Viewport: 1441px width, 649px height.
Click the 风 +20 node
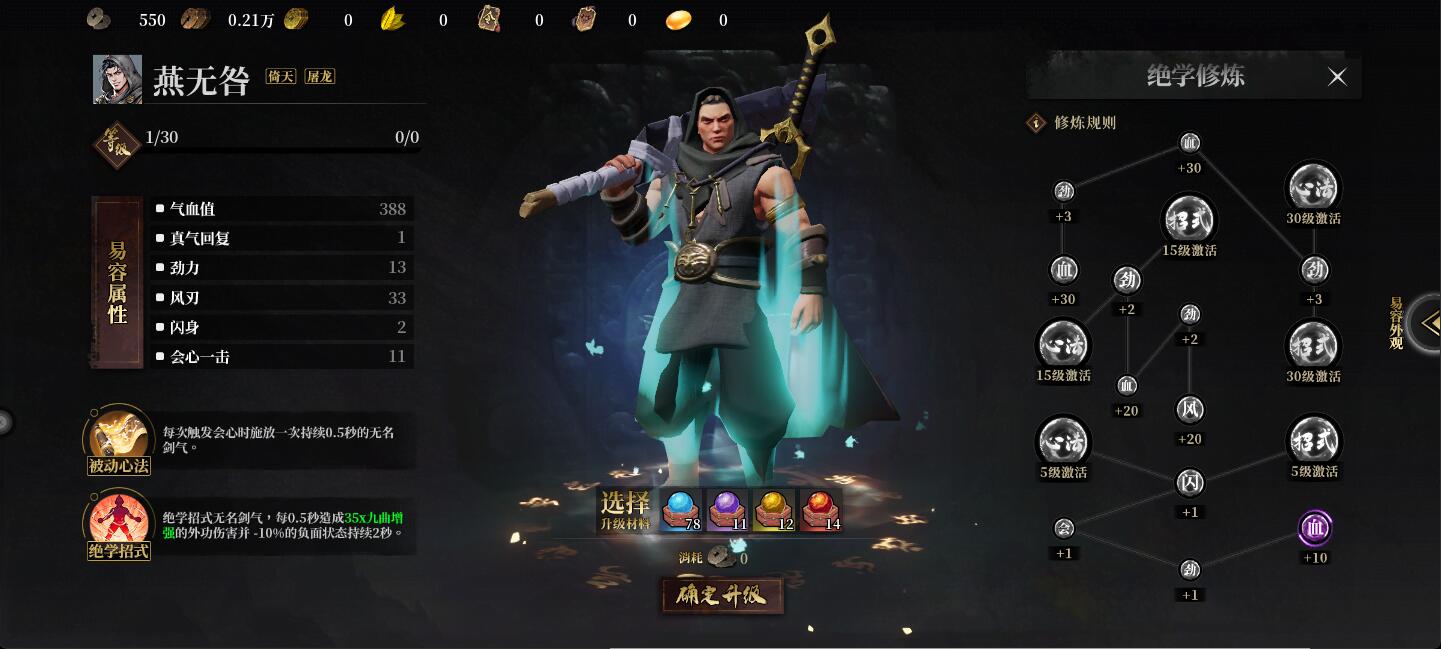click(1190, 410)
